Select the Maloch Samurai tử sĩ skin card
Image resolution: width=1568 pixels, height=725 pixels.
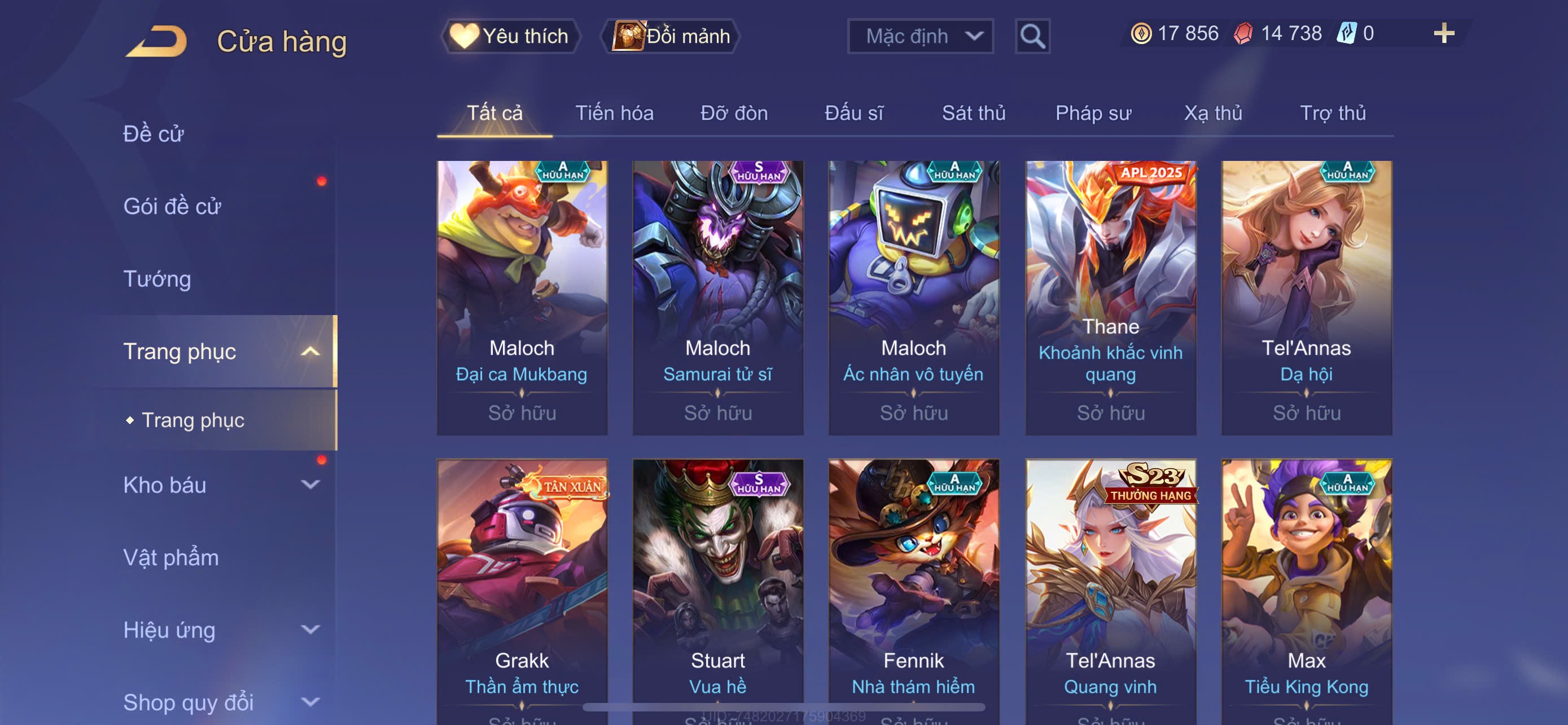click(x=717, y=297)
